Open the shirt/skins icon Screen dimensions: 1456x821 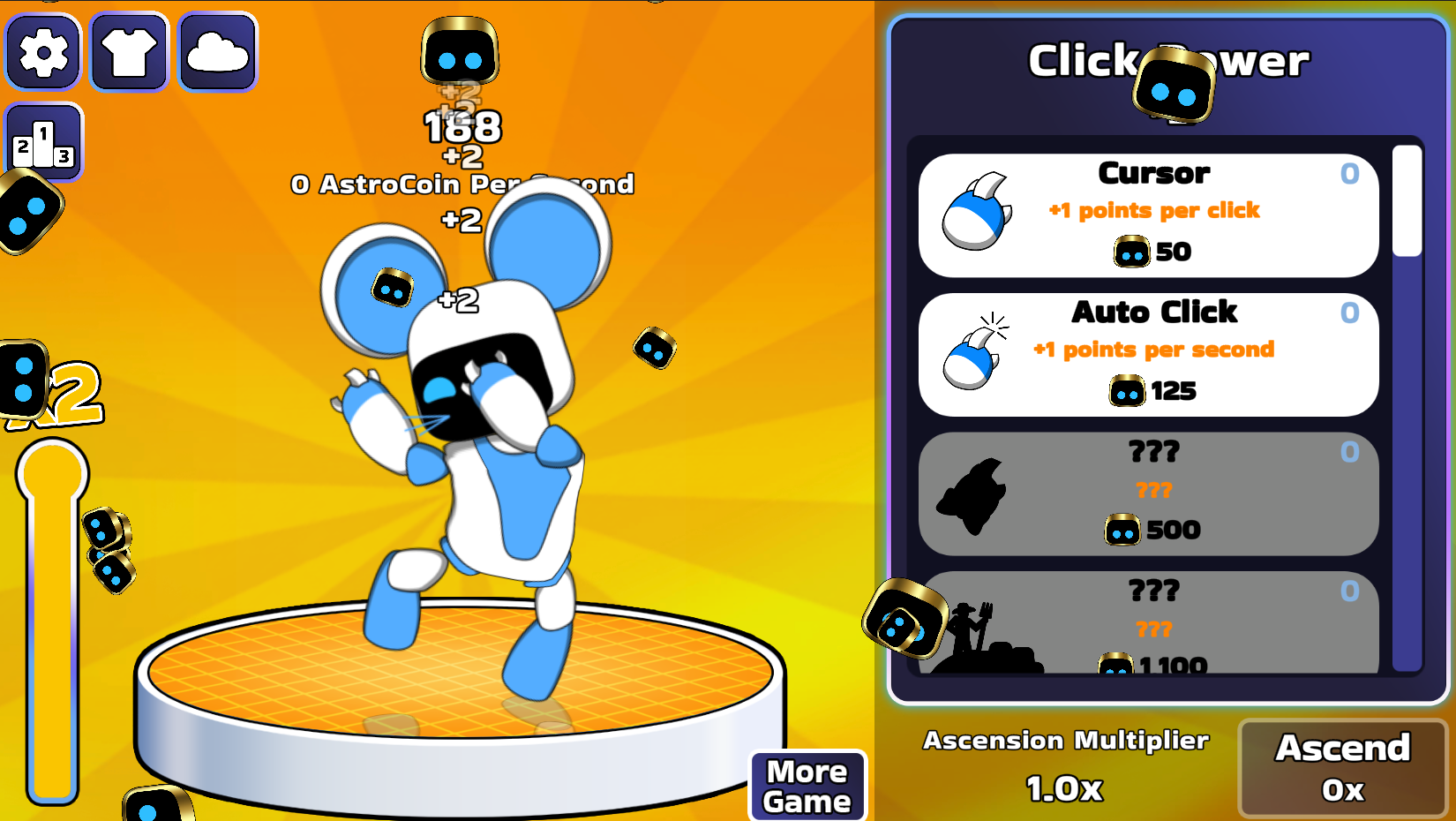[x=129, y=51]
